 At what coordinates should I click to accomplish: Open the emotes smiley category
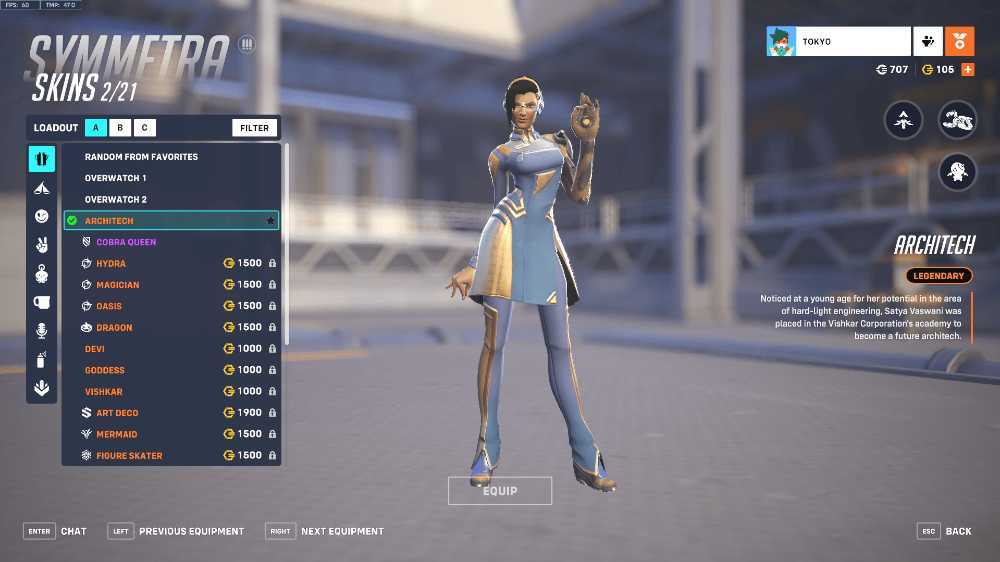pos(41,216)
